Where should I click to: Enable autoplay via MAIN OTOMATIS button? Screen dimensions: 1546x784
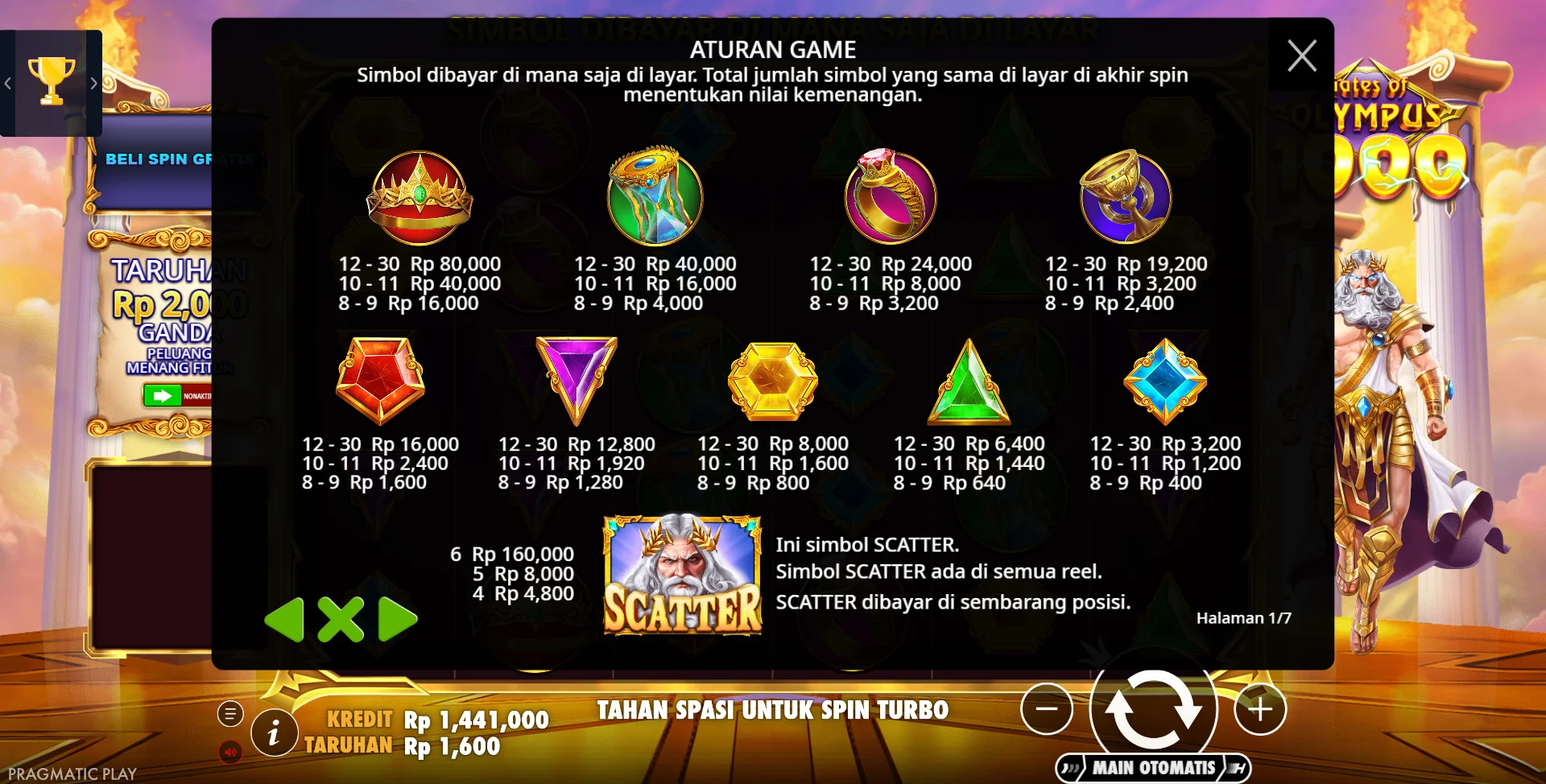click(1153, 767)
